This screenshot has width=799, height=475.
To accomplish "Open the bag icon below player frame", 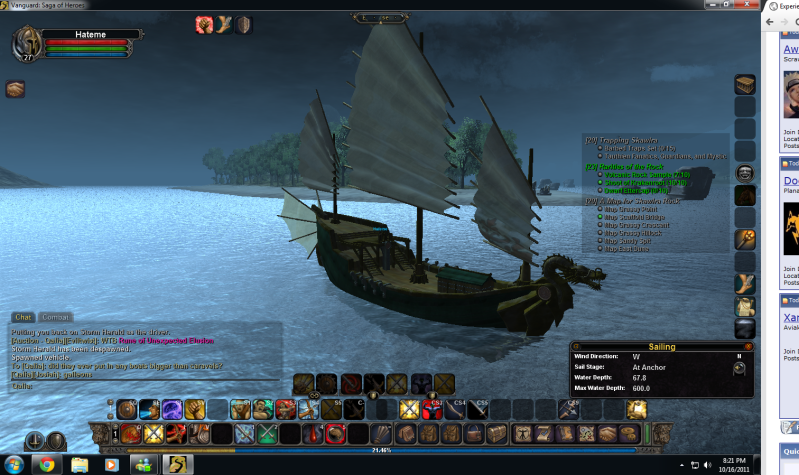I will pos(15,90).
